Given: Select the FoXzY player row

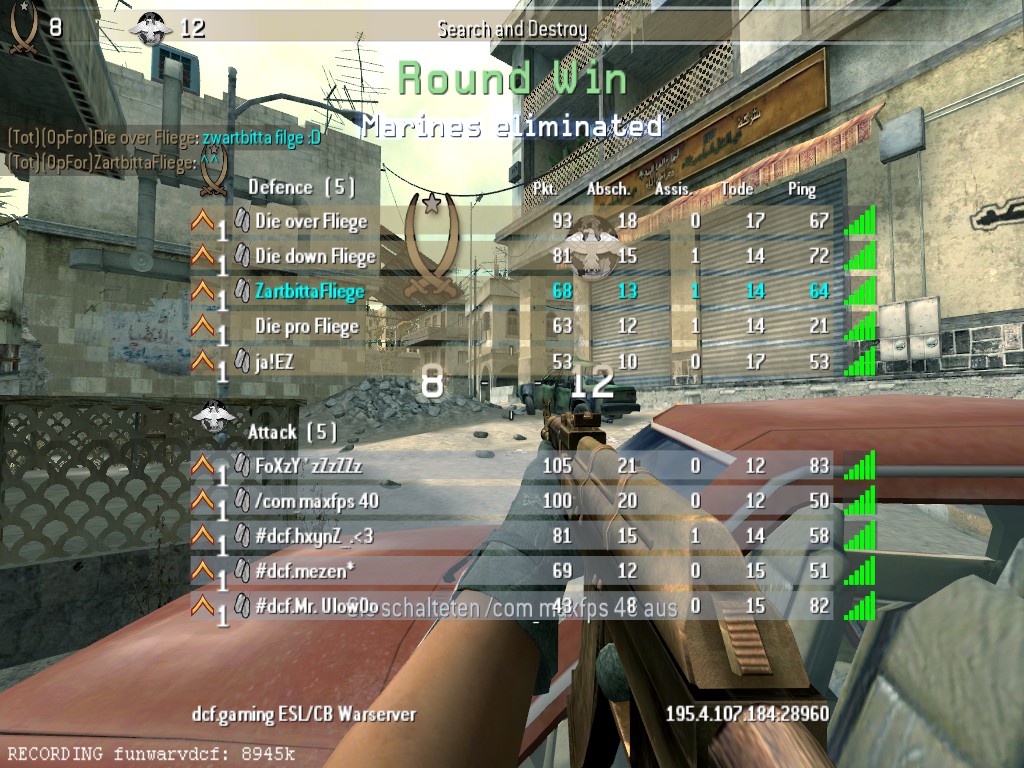Looking at the screenshot, I should tap(308, 465).
